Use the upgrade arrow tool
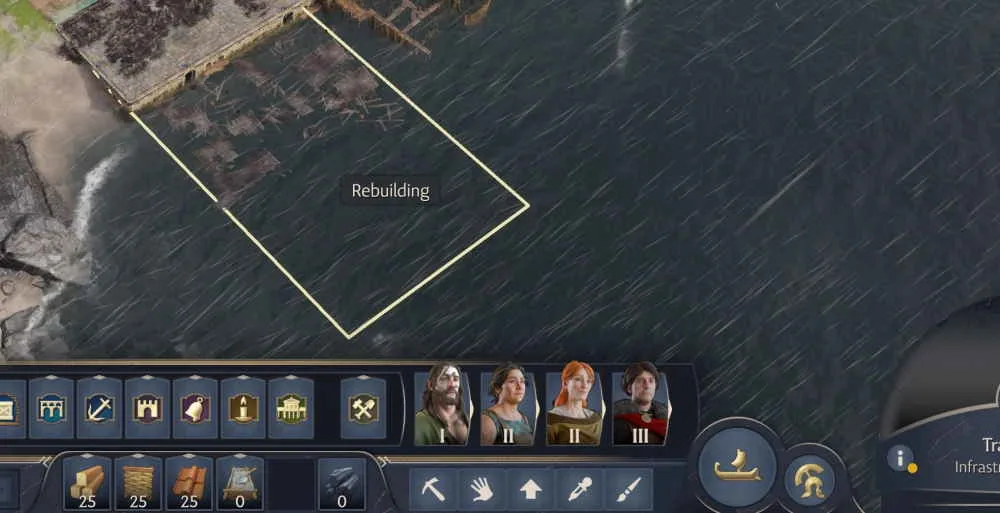1000x513 pixels. (531, 489)
